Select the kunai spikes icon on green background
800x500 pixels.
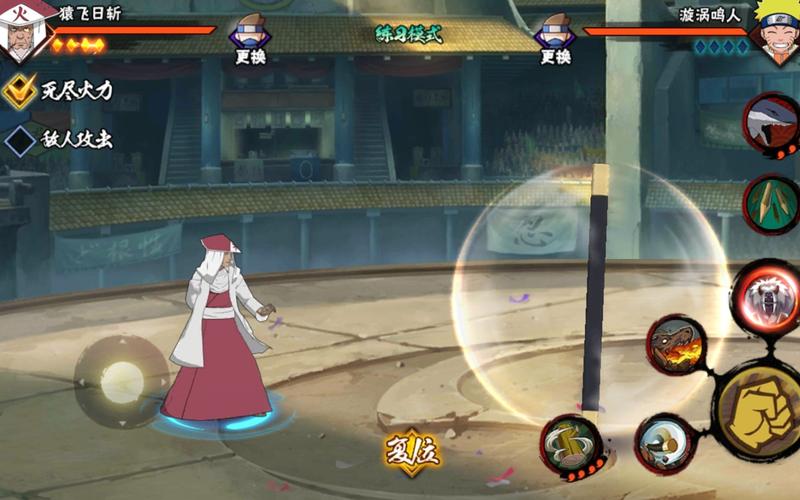(x=771, y=203)
